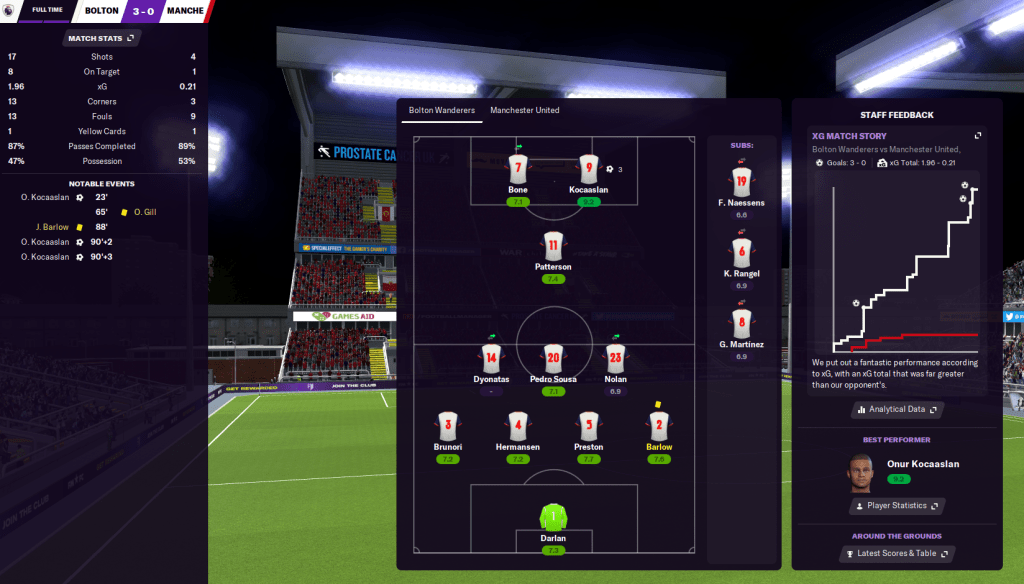The width and height of the screenshot is (1024, 584).
Task: Show Latest Scores & Table
Action: click(x=897, y=553)
